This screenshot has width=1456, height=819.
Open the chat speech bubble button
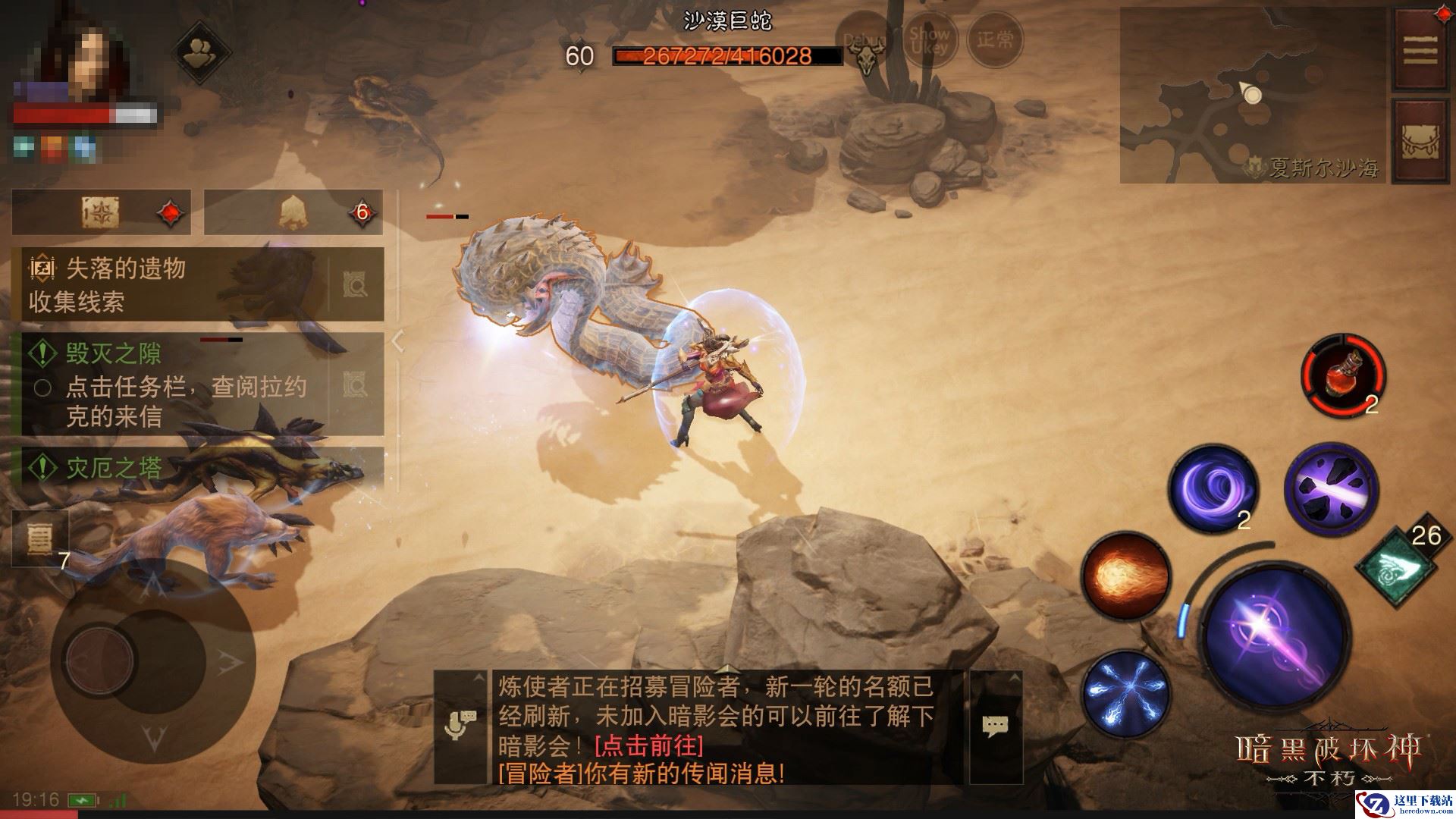click(995, 726)
